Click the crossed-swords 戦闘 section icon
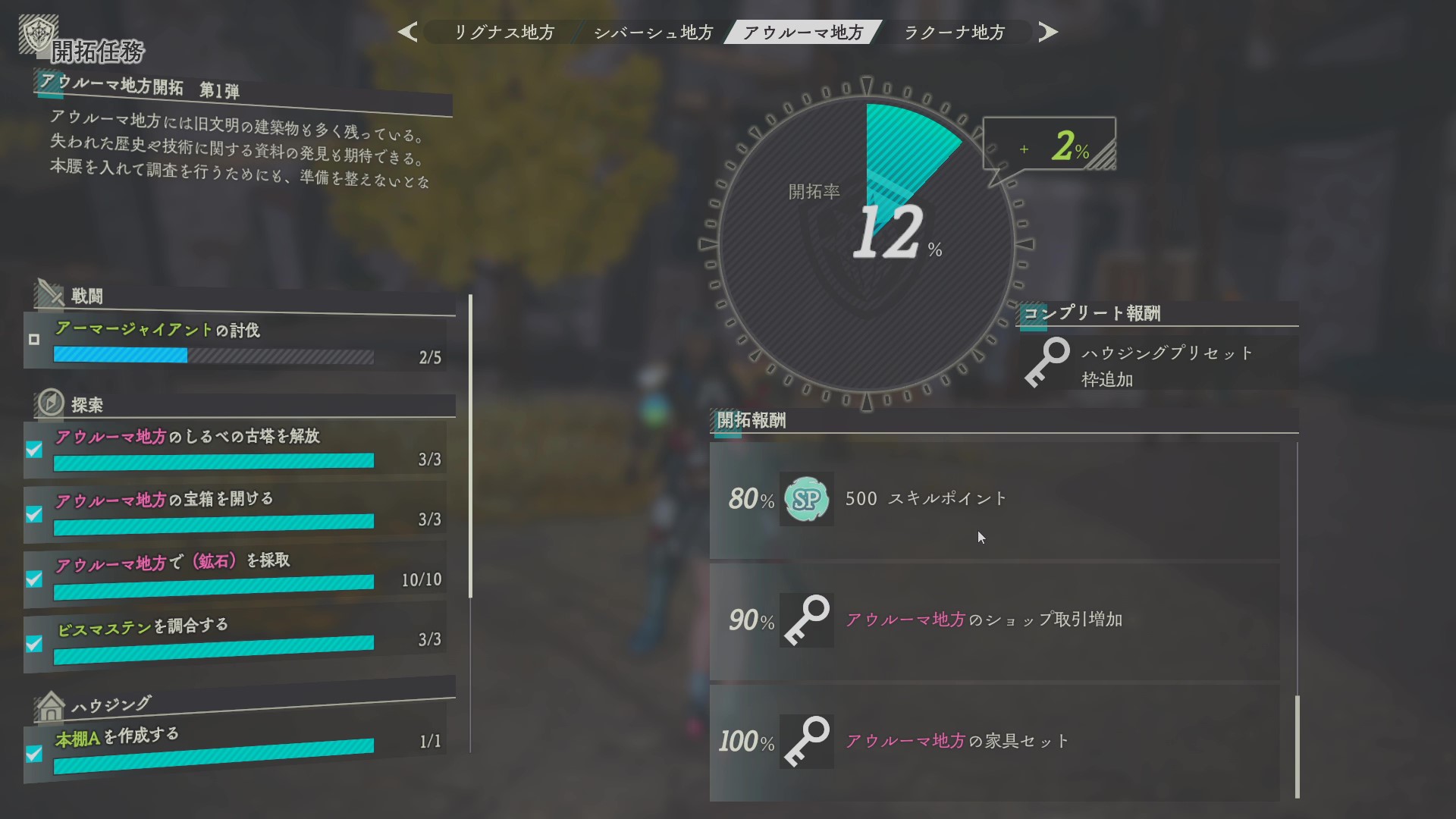The height and width of the screenshot is (819, 1456). [51, 293]
